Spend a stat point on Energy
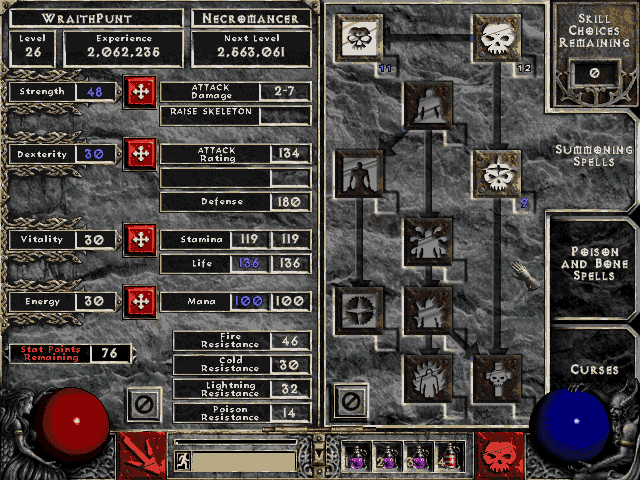 (139, 301)
